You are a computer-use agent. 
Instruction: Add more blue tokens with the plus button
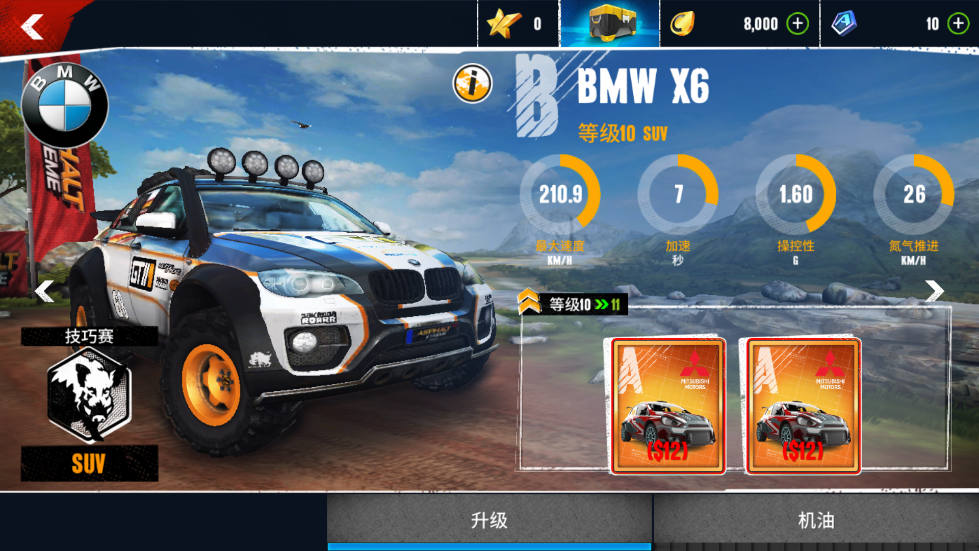tap(959, 24)
